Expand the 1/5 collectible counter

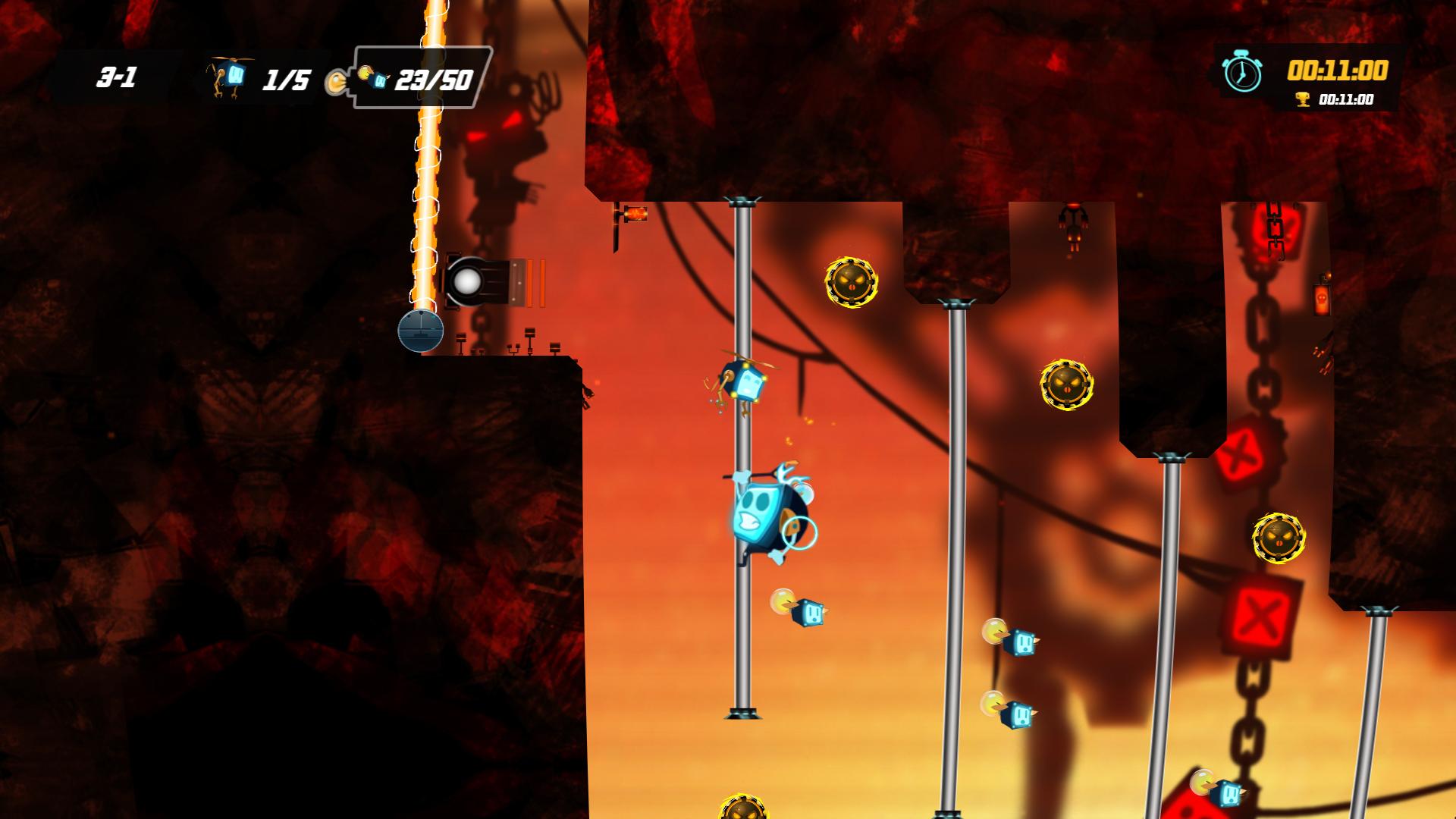[285, 77]
